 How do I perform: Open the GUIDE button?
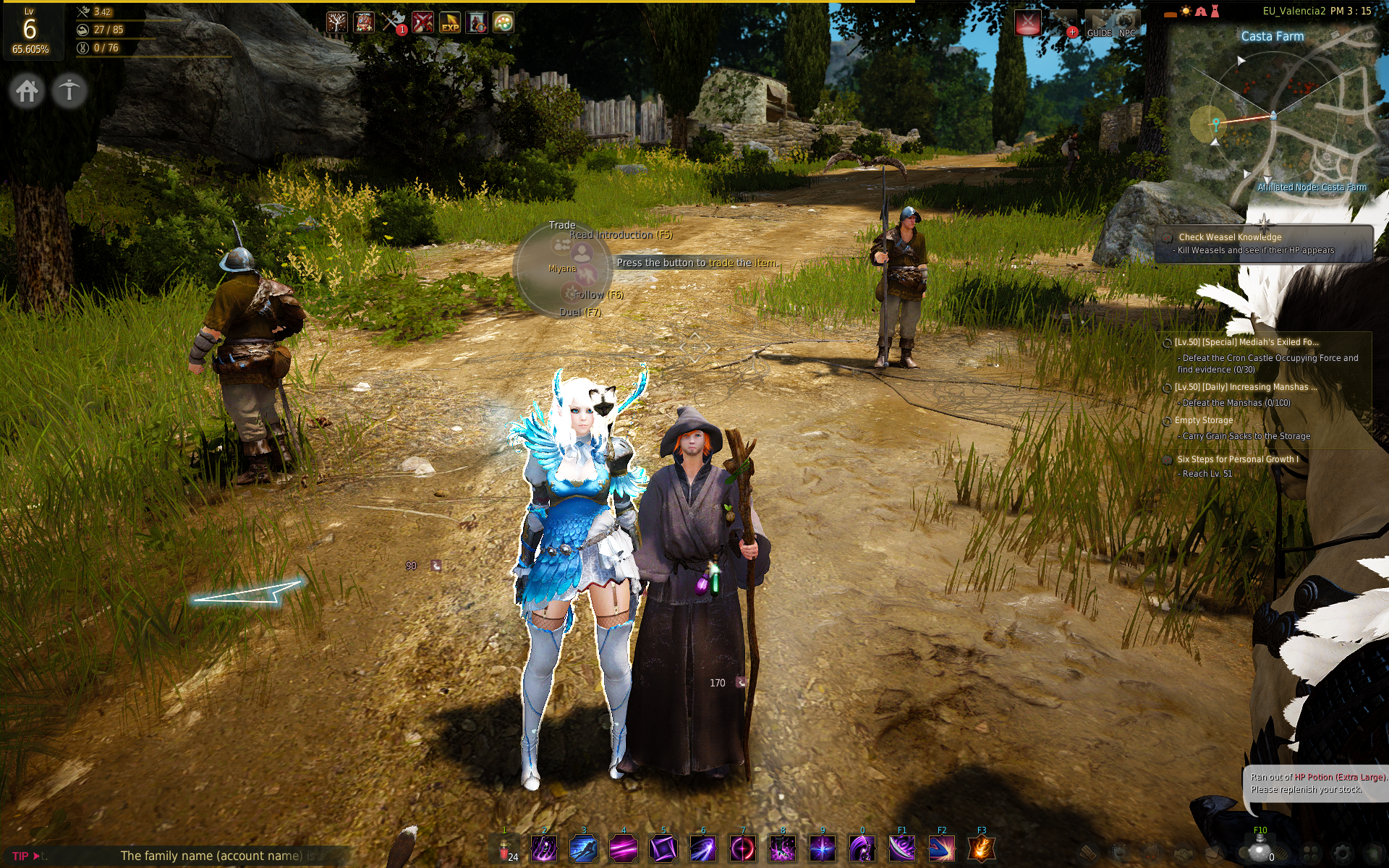1099,24
